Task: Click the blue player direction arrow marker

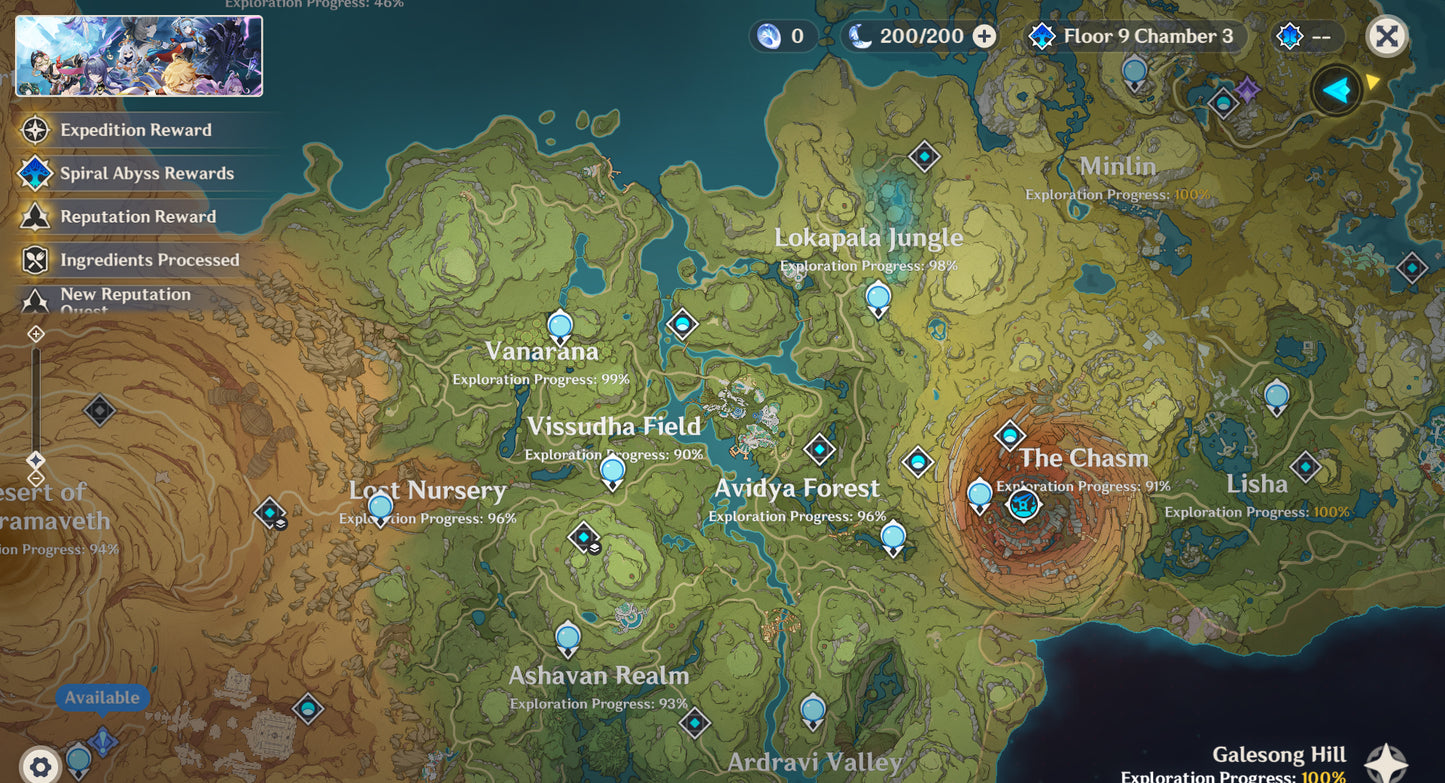Action: [1336, 91]
